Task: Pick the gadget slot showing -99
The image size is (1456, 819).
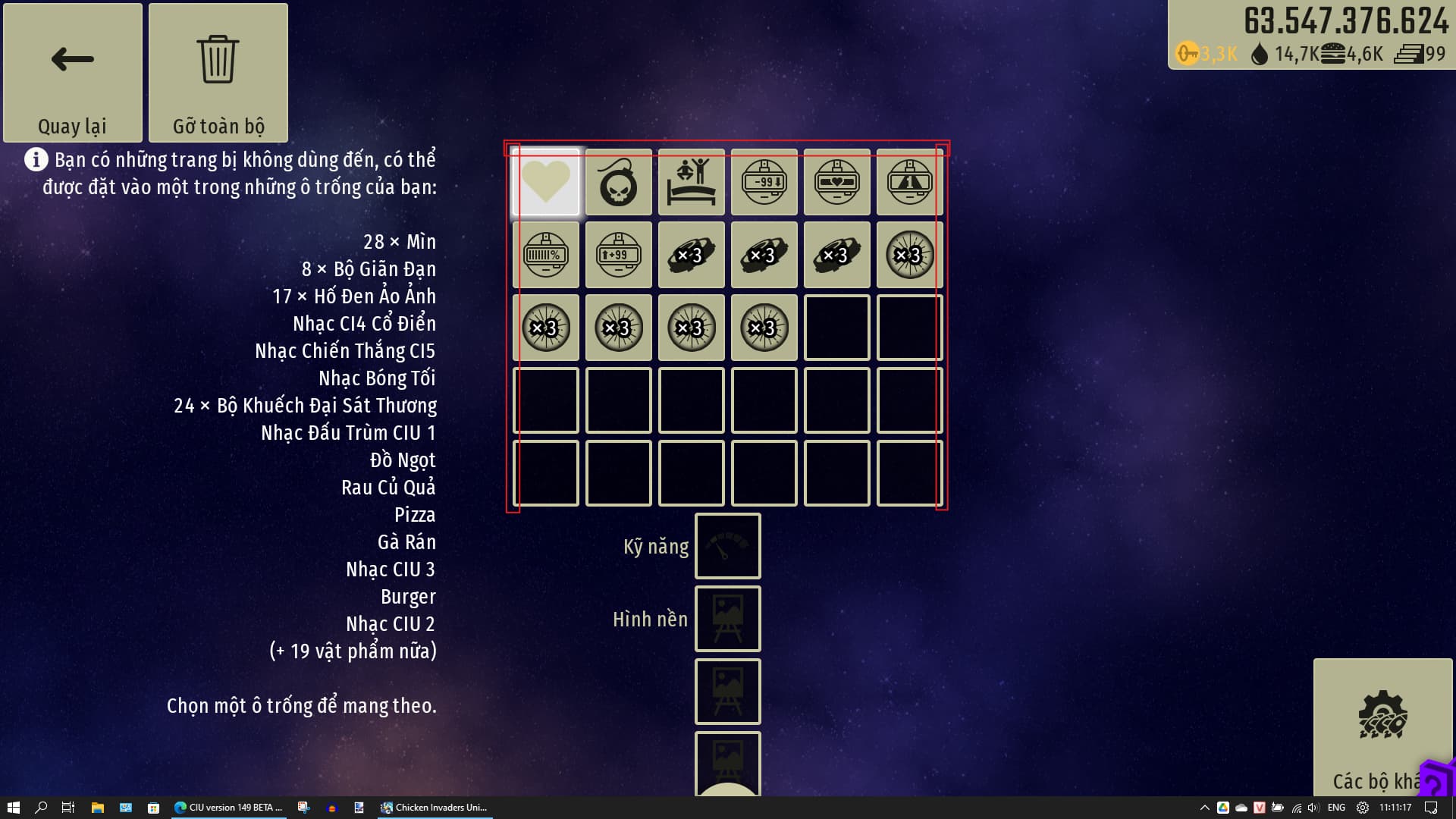Action: 764,182
